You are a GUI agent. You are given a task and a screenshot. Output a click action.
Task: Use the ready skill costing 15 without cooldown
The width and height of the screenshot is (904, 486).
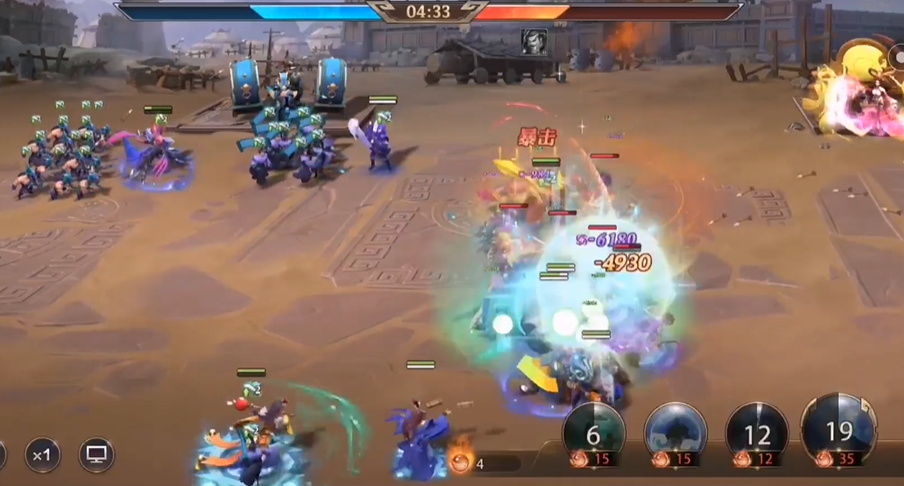click(x=676, y=434)
